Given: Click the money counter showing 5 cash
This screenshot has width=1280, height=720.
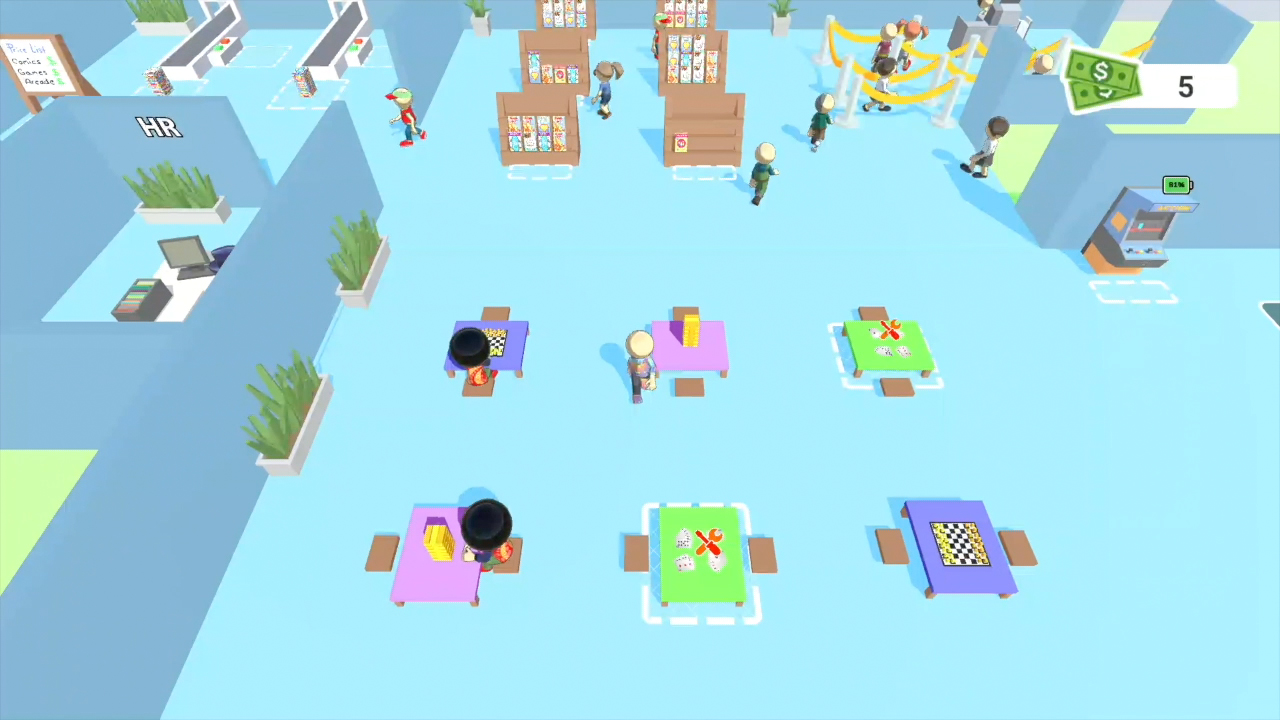Looking at the screenshot, I should [1185, 88].
